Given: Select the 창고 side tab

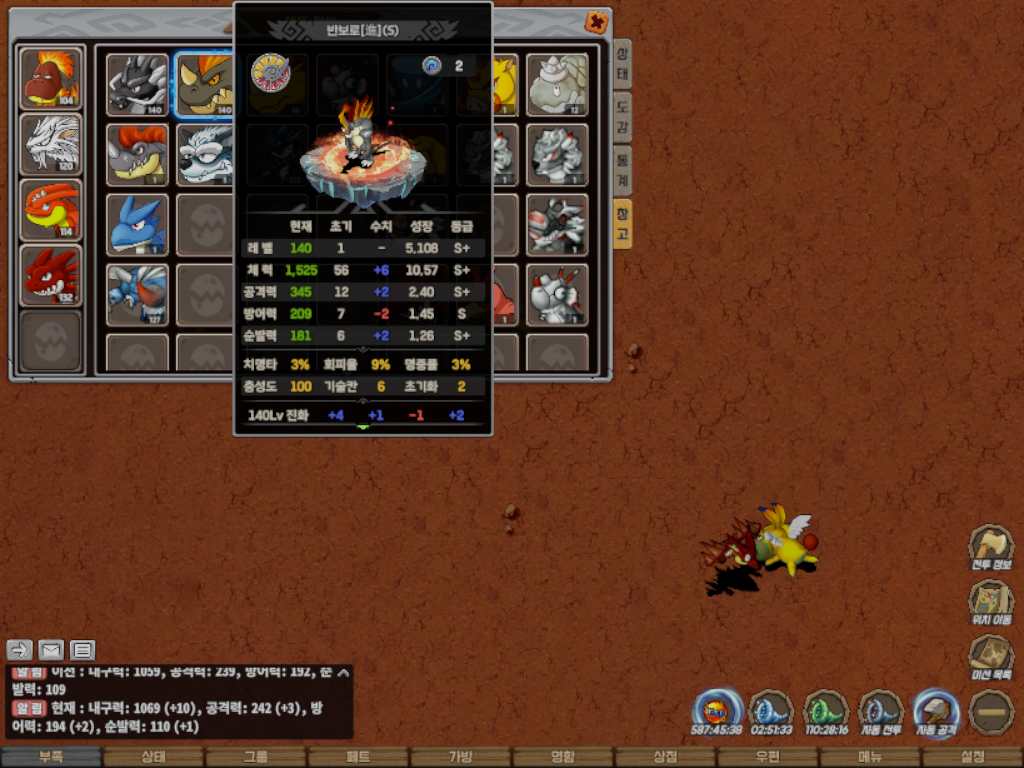Looking at the screenshot, I should (x=622, y=223).
